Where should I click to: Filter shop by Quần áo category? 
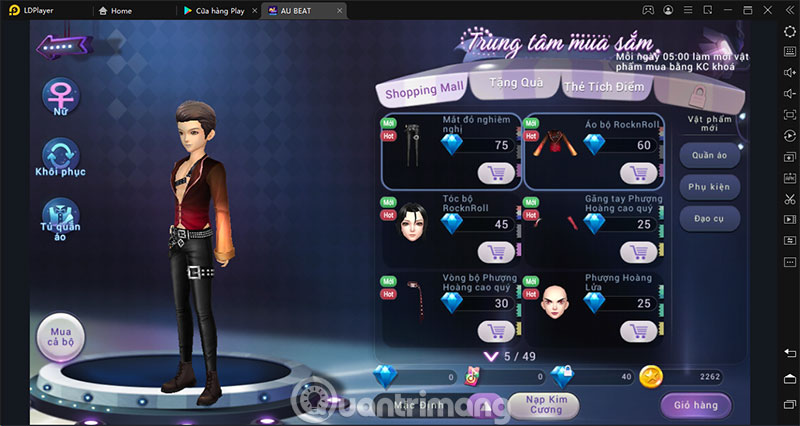point(709,156)
